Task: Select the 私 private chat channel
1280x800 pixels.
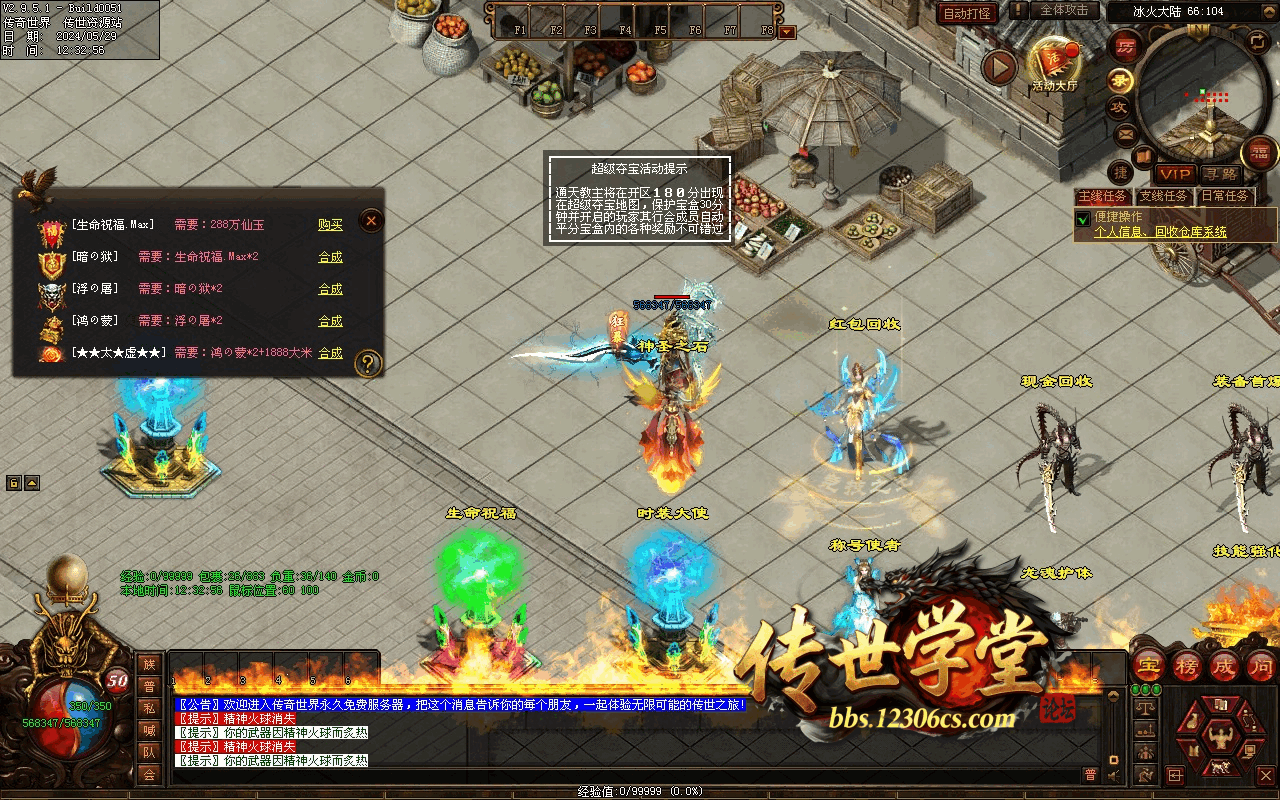Action: pyautogui.click(x=149, y=708)
